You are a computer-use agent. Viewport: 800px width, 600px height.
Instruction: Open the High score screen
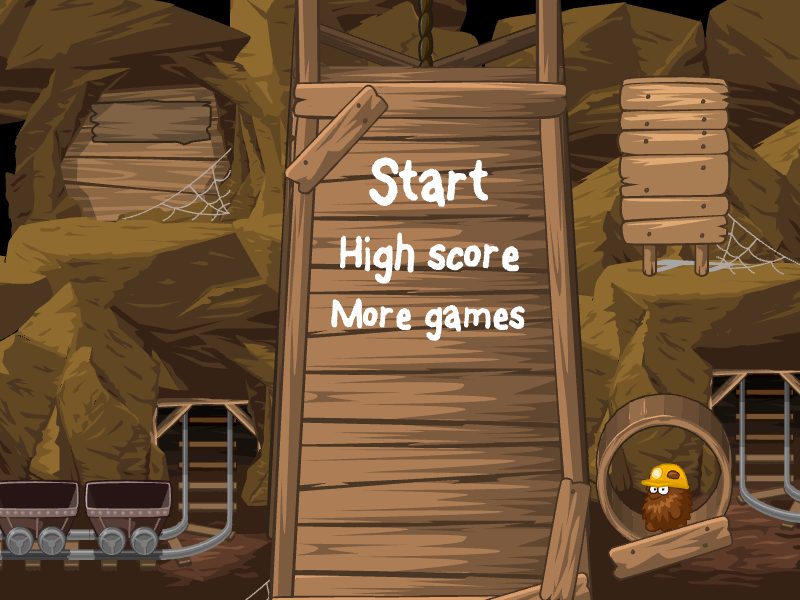429,254
